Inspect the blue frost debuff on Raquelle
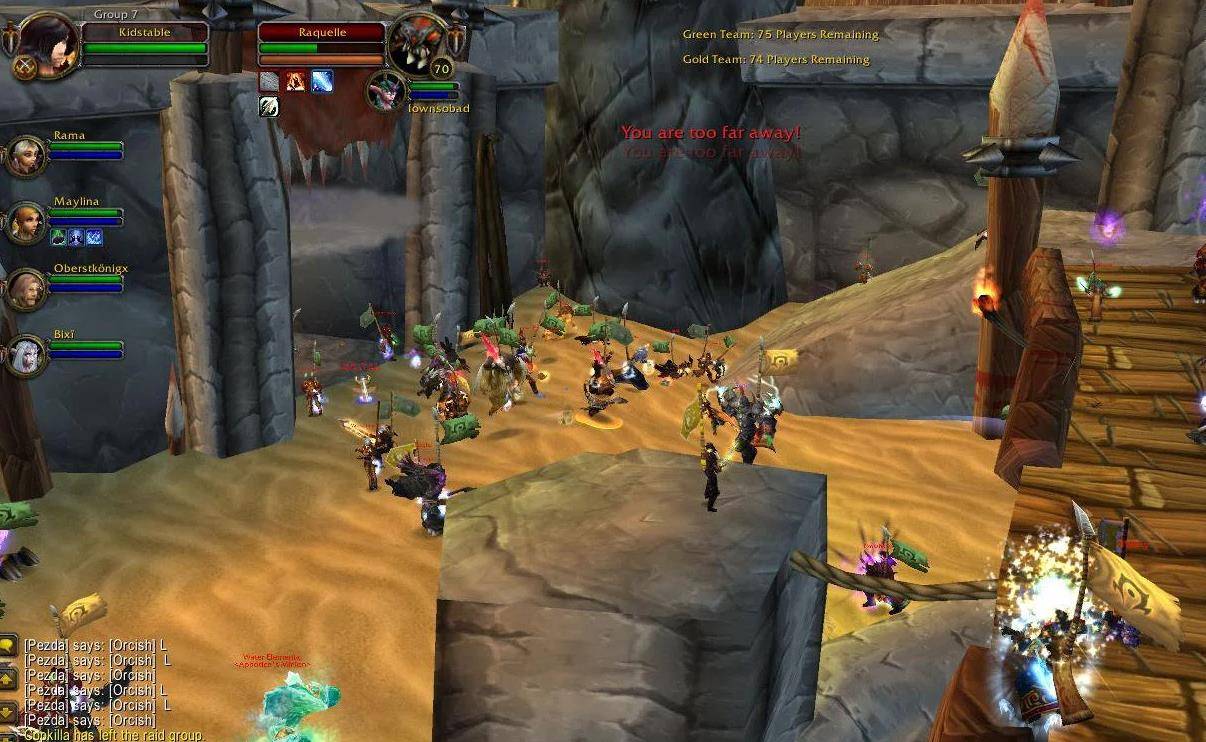 [x=321, y=82]
